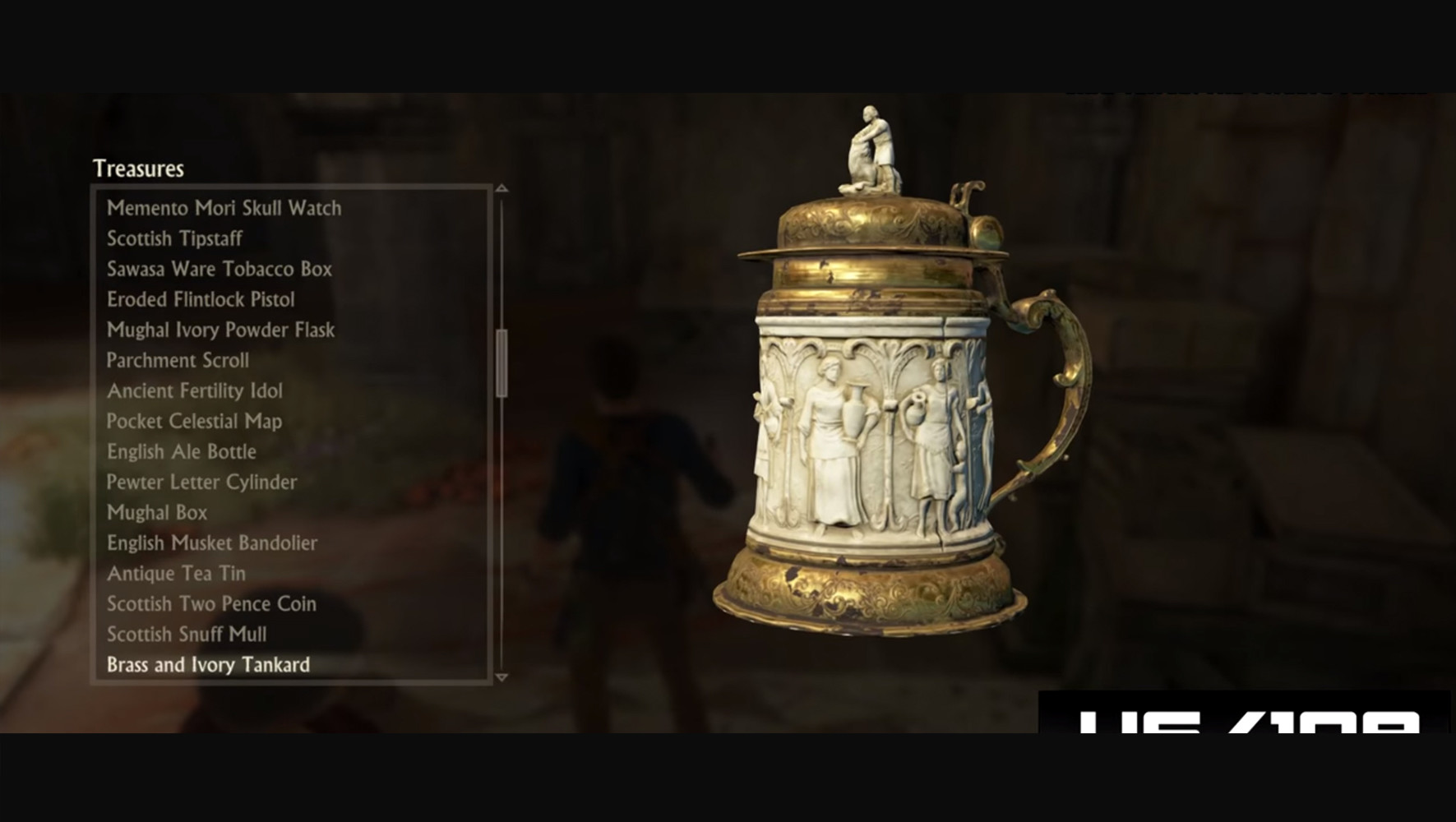This screenshot has width=1456, height=822.
Task: Select the English Musket Bandolier entry
Action: click(x=212, y=543)
